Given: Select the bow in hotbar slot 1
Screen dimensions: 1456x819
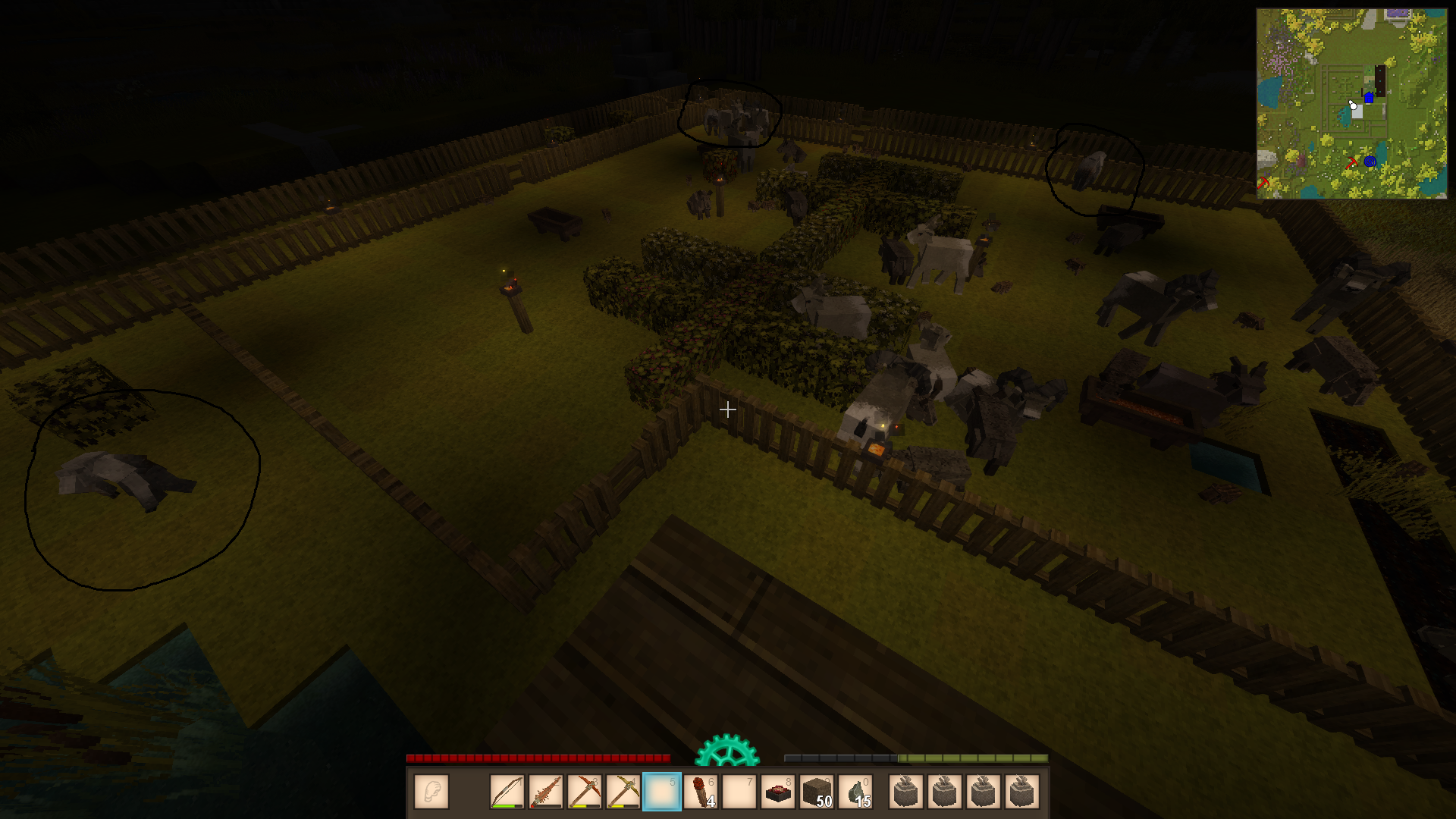Looking at the screenshot, I should point(507,792).
